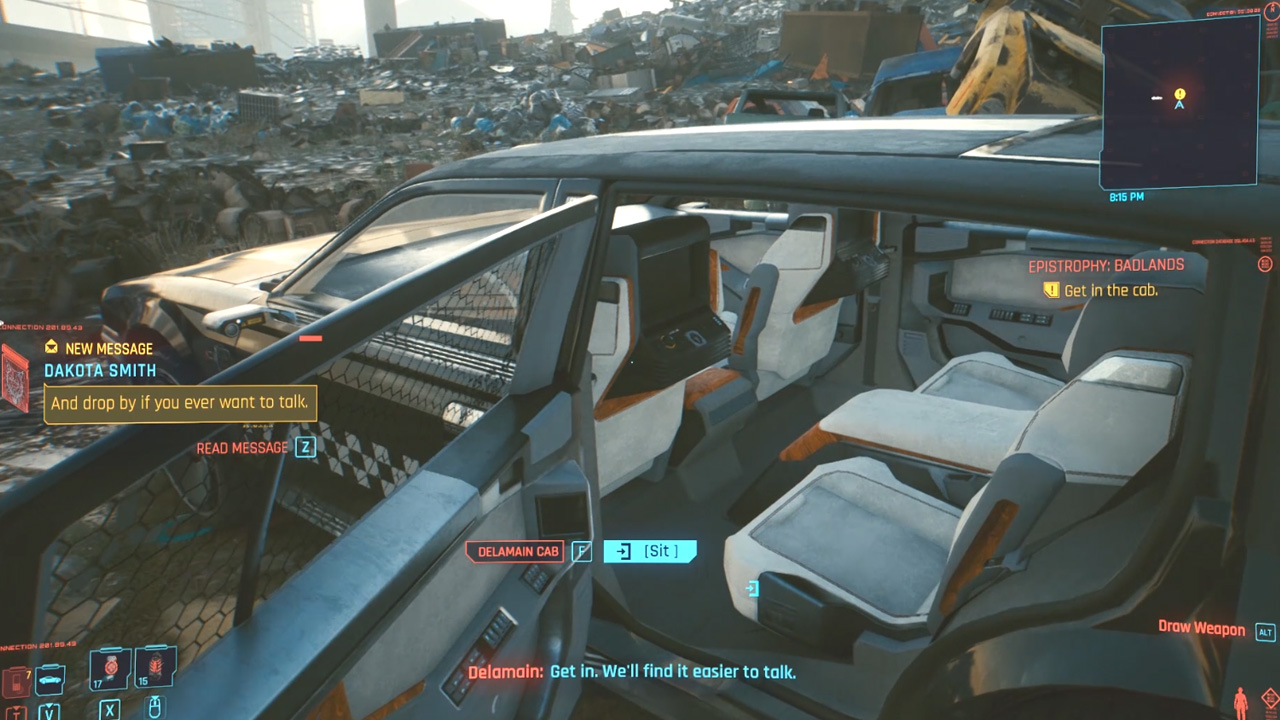This screenshot has height=720, width=1280.
Task: Click the red connection icon top right
Action: [1265, 264]
